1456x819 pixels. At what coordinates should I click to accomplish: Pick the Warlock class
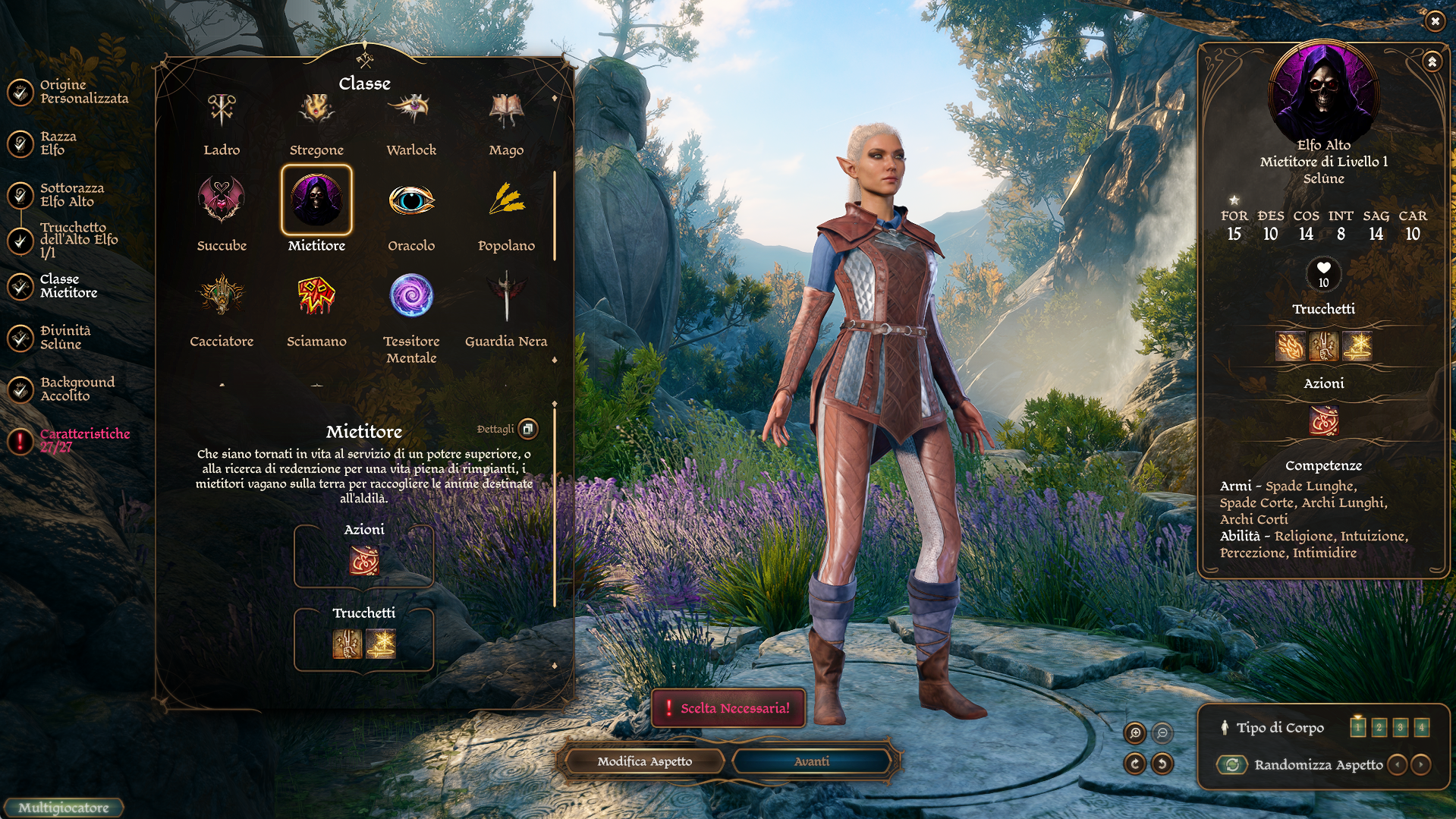tap(411, 111)
